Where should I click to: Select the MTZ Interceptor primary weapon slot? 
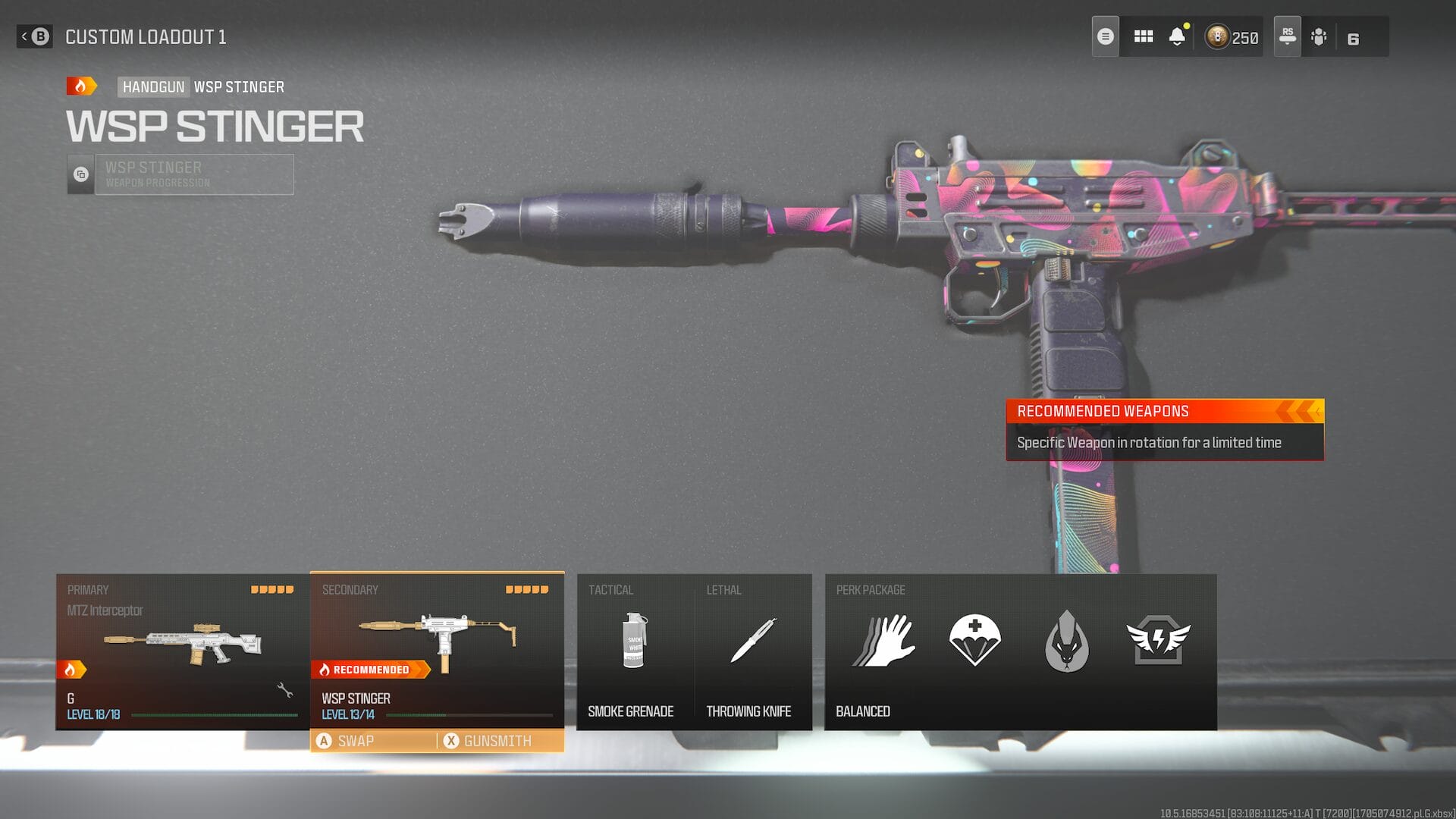(x=182, y=651)
